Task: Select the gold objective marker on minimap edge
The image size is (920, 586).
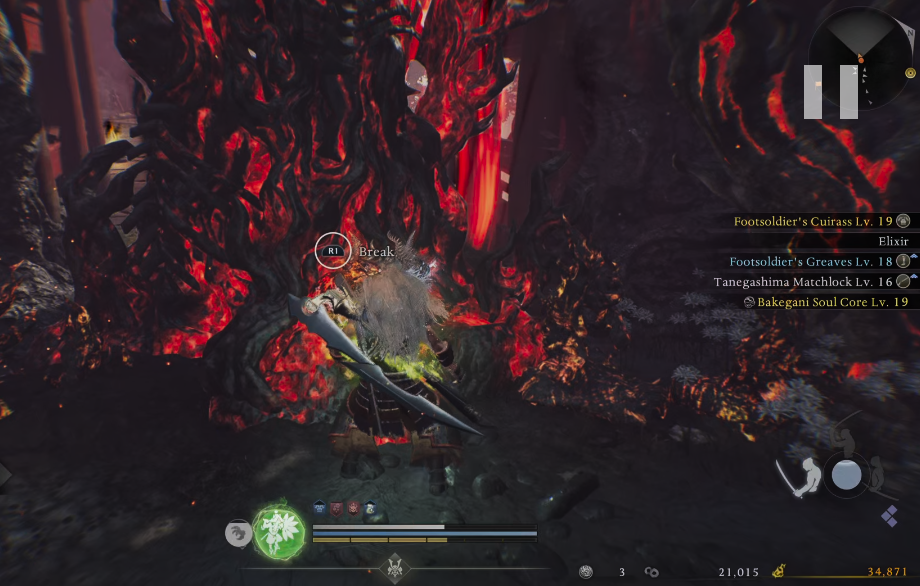Action: click(910, 73)
